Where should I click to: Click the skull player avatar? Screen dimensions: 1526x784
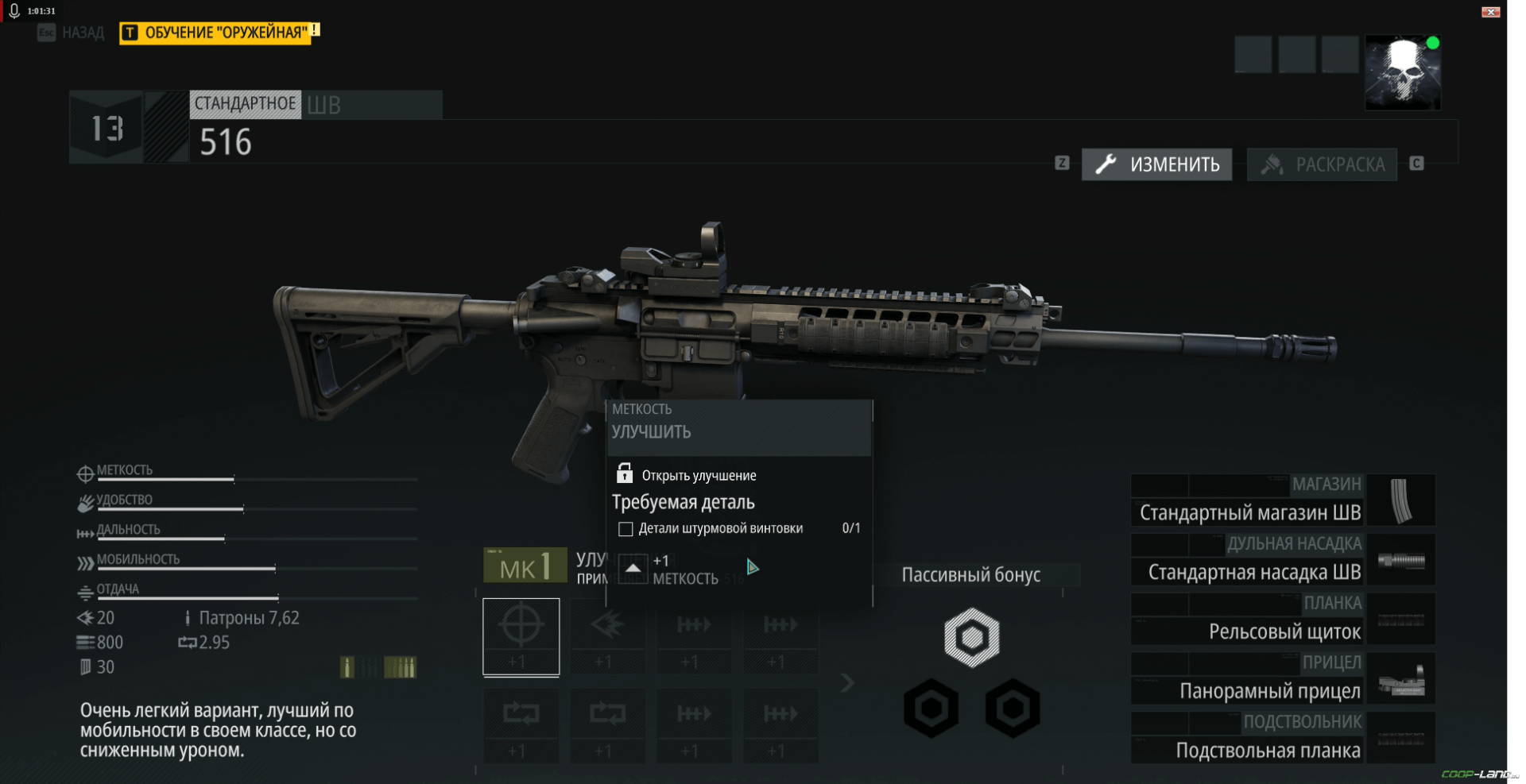tap(1402, 73)
